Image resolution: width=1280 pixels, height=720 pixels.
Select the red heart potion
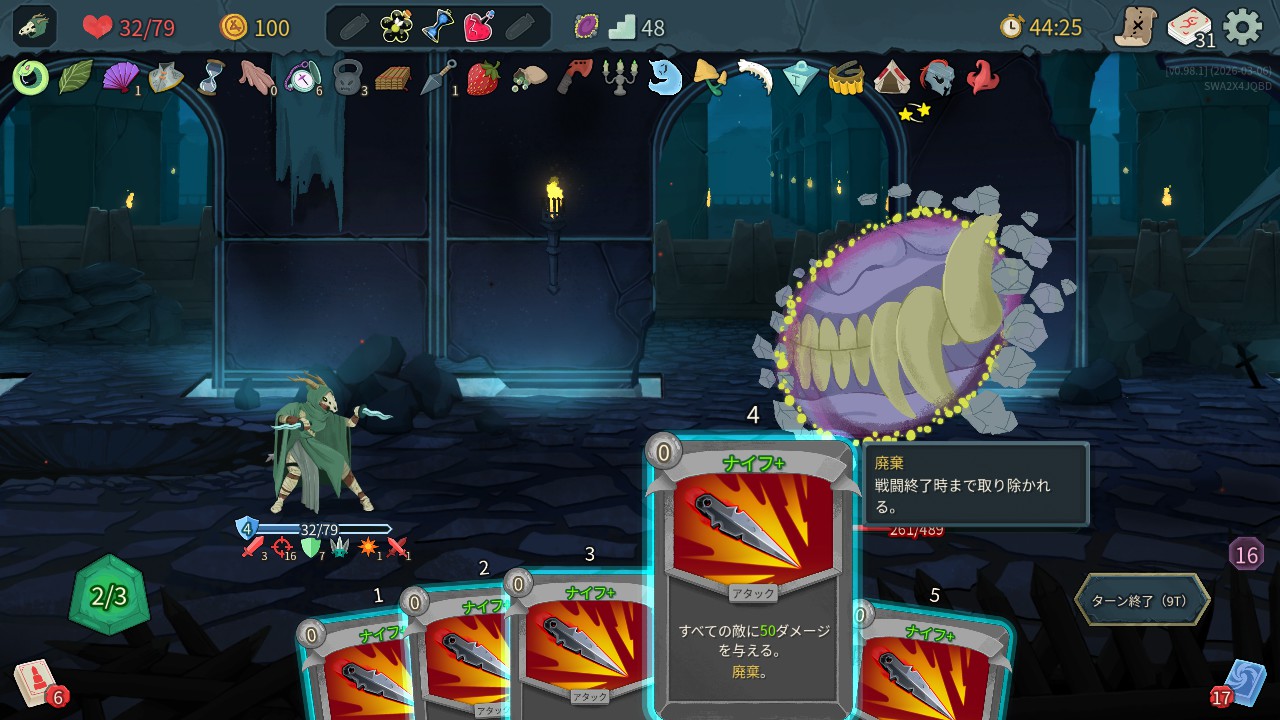478,27
